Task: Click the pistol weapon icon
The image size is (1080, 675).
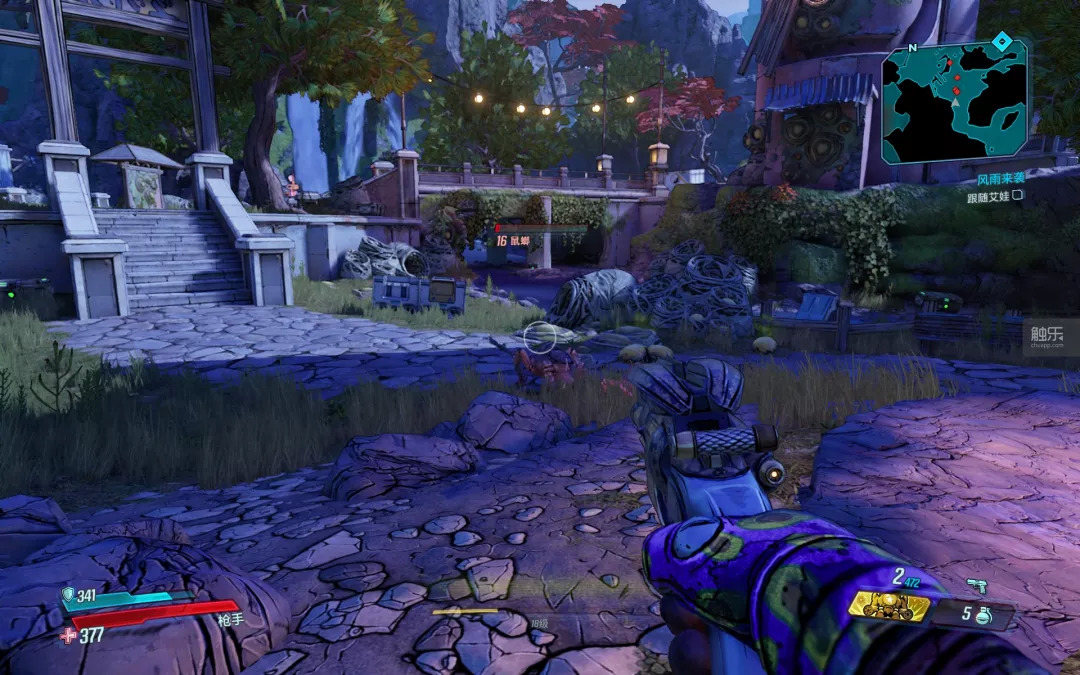Action: pyautogui.click(x=976, y=585)
